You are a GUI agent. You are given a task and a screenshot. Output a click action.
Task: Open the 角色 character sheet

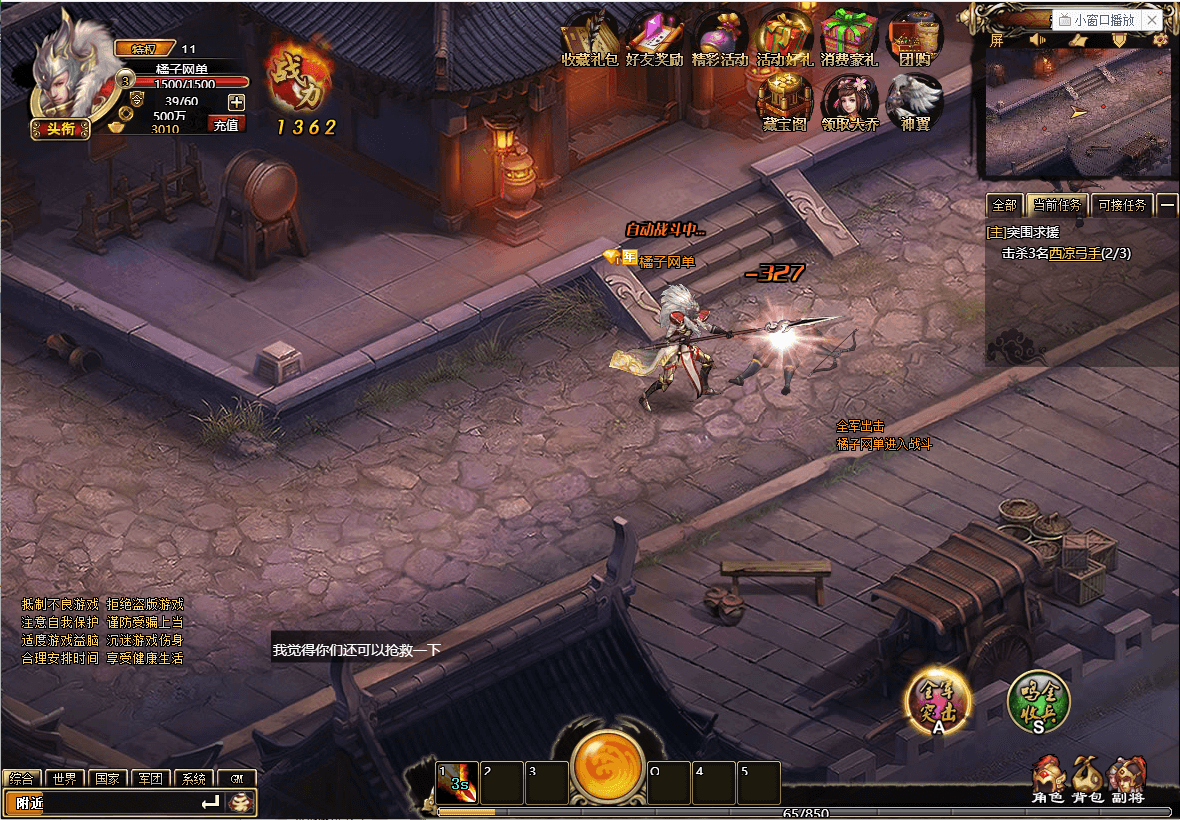pyautogui.click(x=1045, y=779)
